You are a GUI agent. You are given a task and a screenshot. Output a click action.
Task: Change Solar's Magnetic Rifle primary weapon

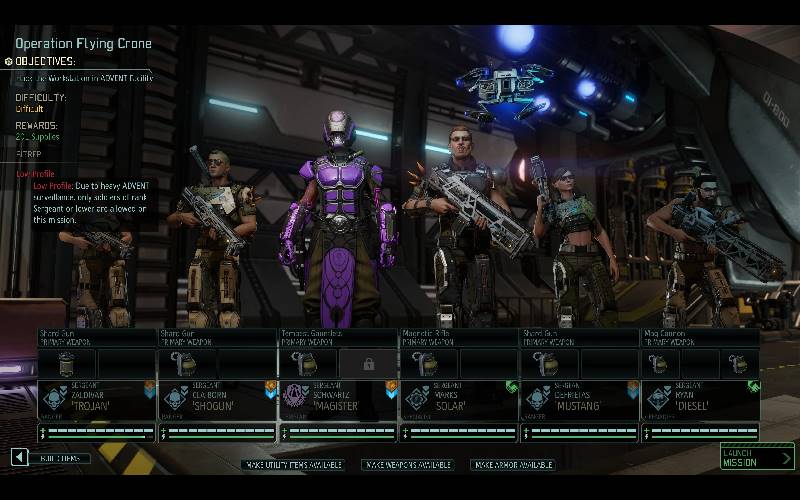pyautogui.click(x=459, y=337)
